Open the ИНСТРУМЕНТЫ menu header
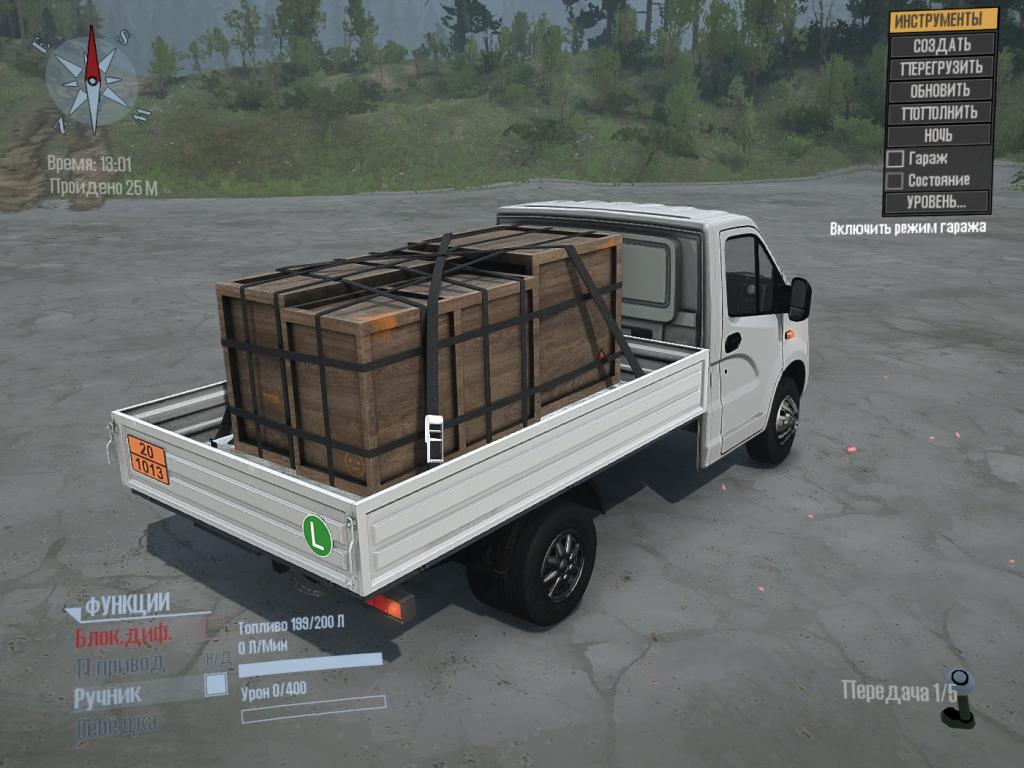This screenshot has height=768, width=1024. [x=944, y=20]
